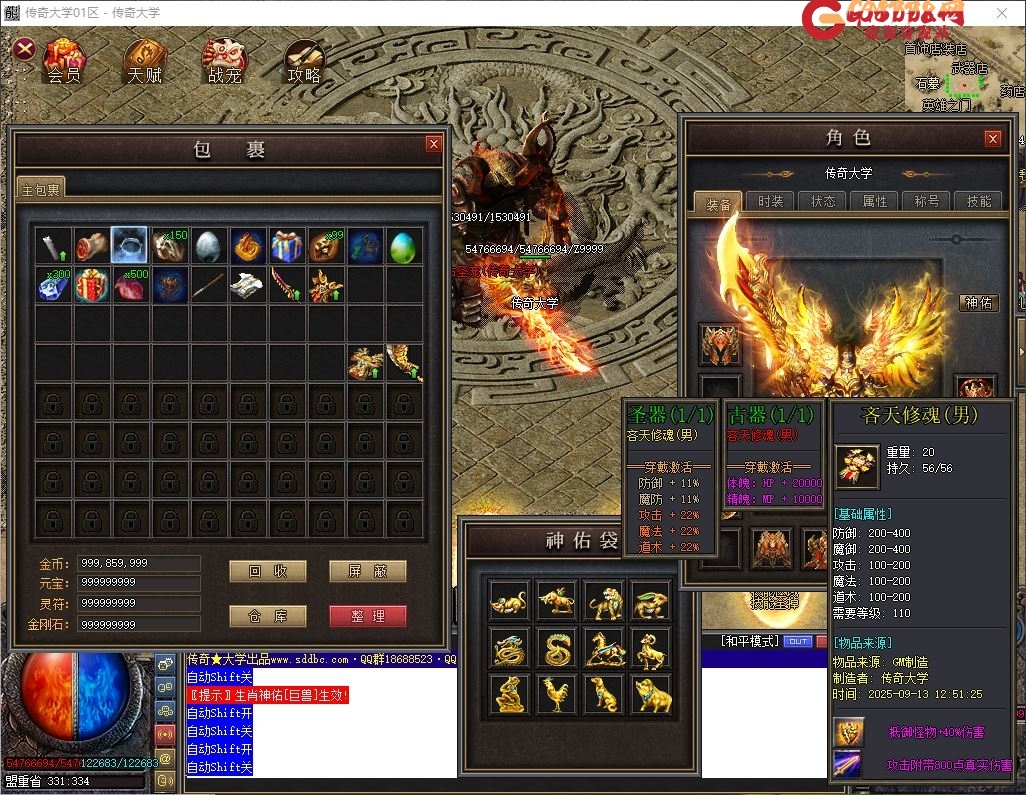Open the 仓库 warehouse

tap(267, 616)
